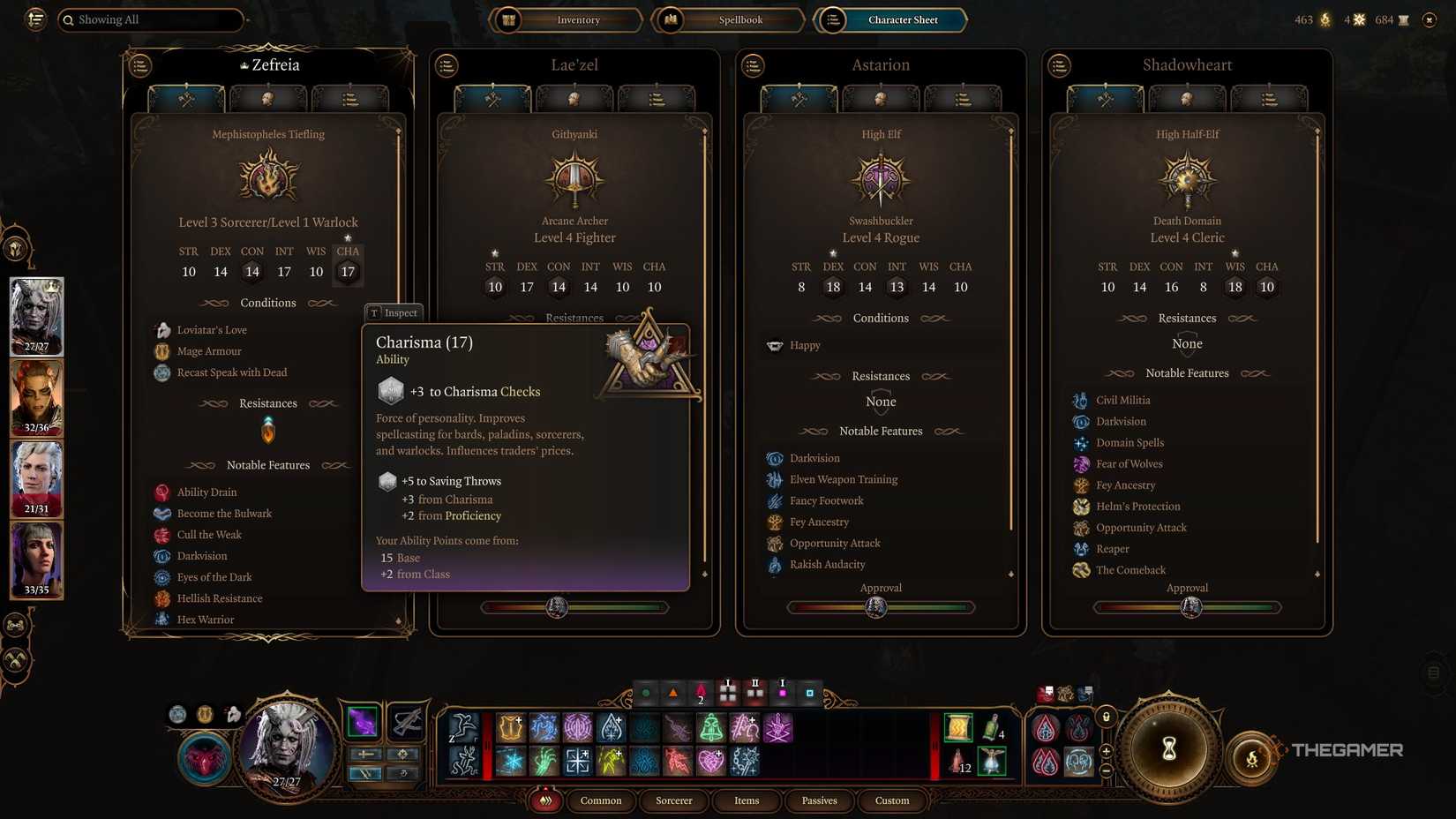Open the Showing All filter dropdown

coord(150,19)
